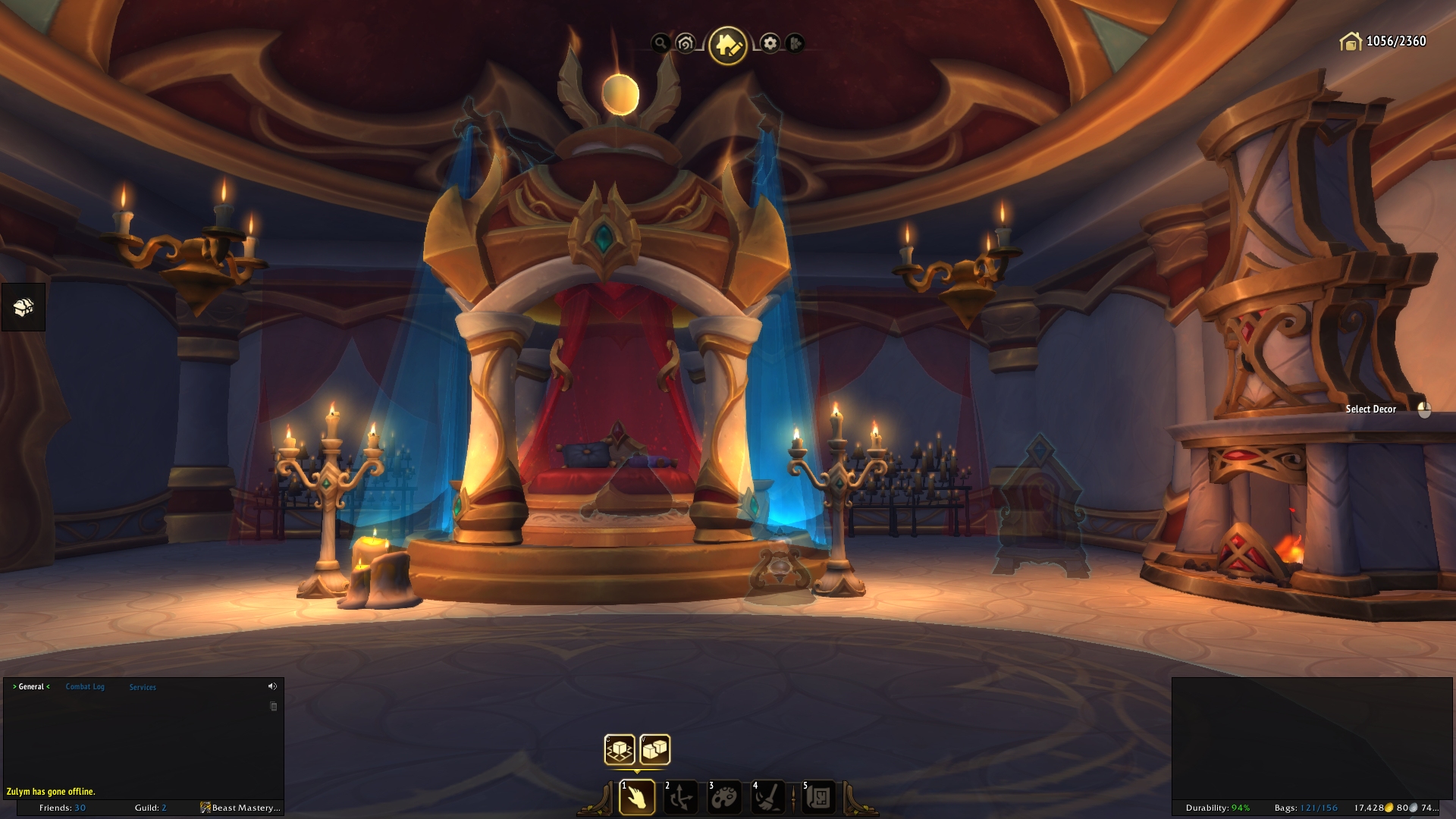Toggle the overlapping cubes collision button
The image size is (1456, 819).
pyautogui.click(x=655, y=750)
